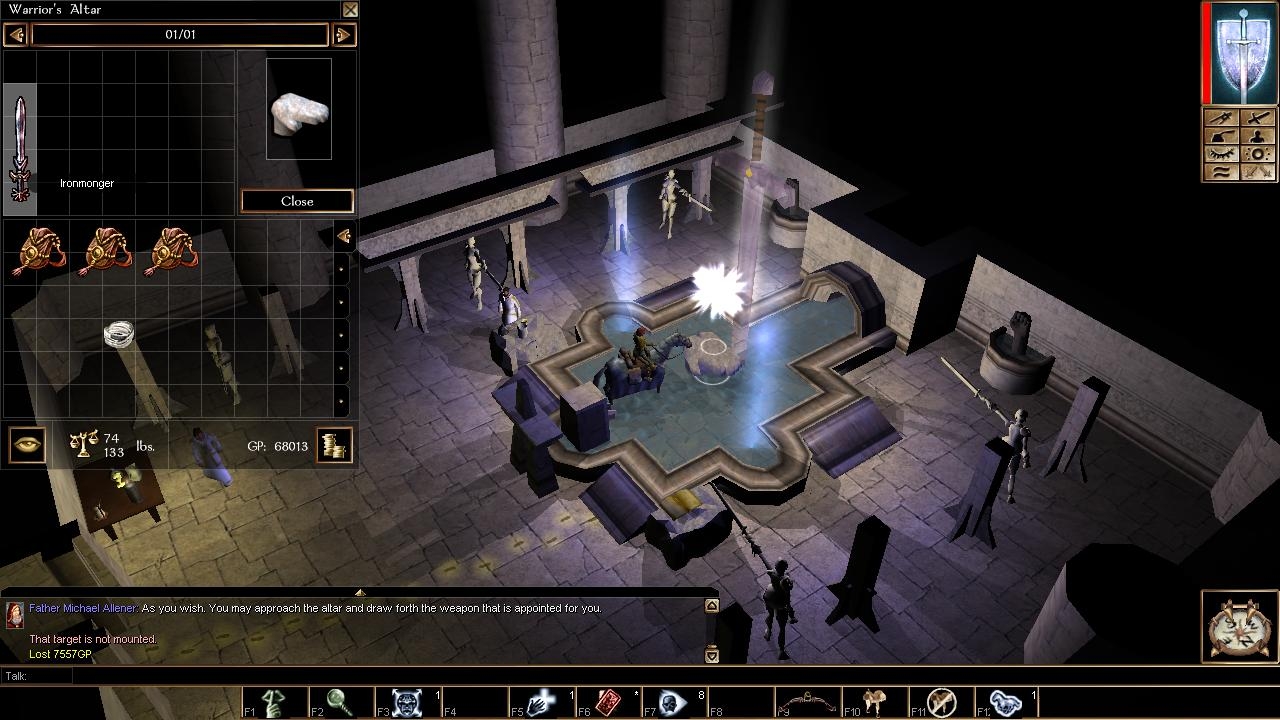Open the gold coins stack button
This screenshot has height=720, width=1280.
335,445
